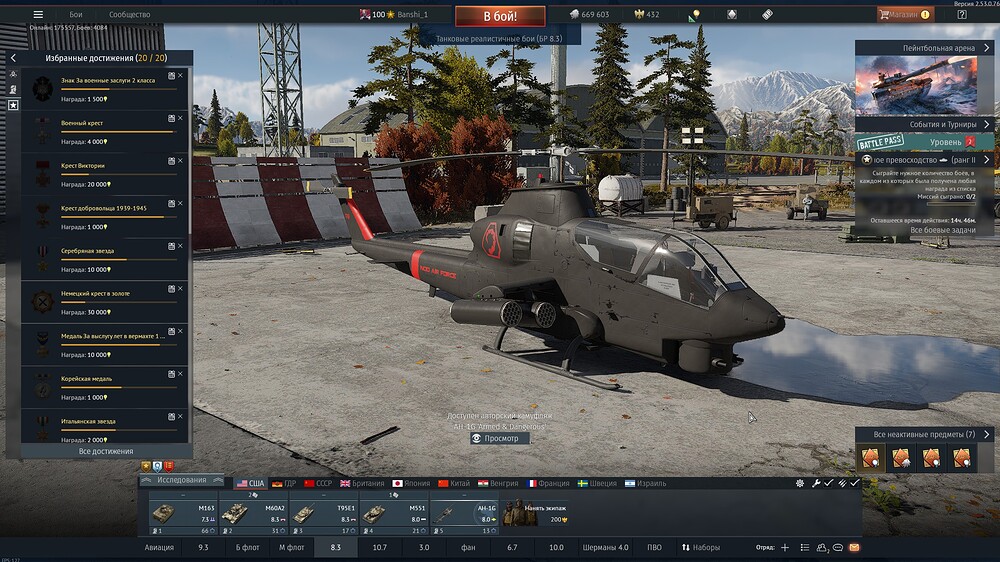Image resolution: width=1000 pixels, height=562 pixels.
Task: Start battle with the В бой! button
Action: (500, 16)
